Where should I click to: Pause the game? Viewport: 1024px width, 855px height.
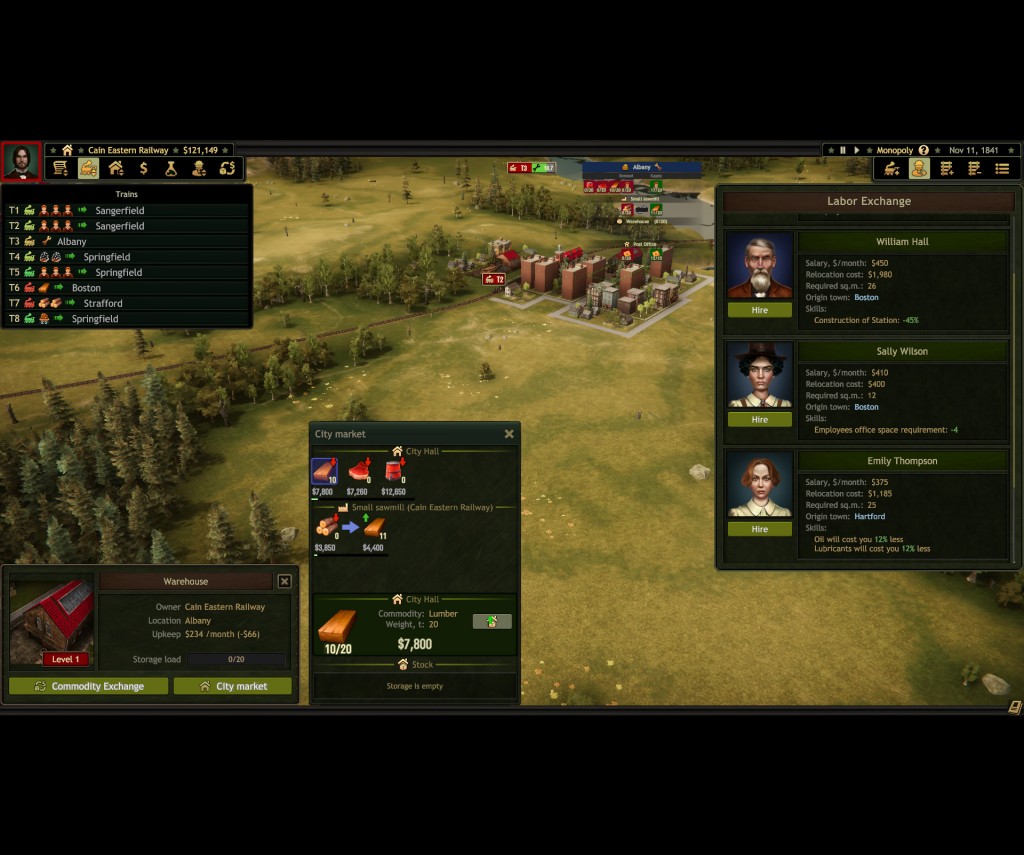(842, 150)
